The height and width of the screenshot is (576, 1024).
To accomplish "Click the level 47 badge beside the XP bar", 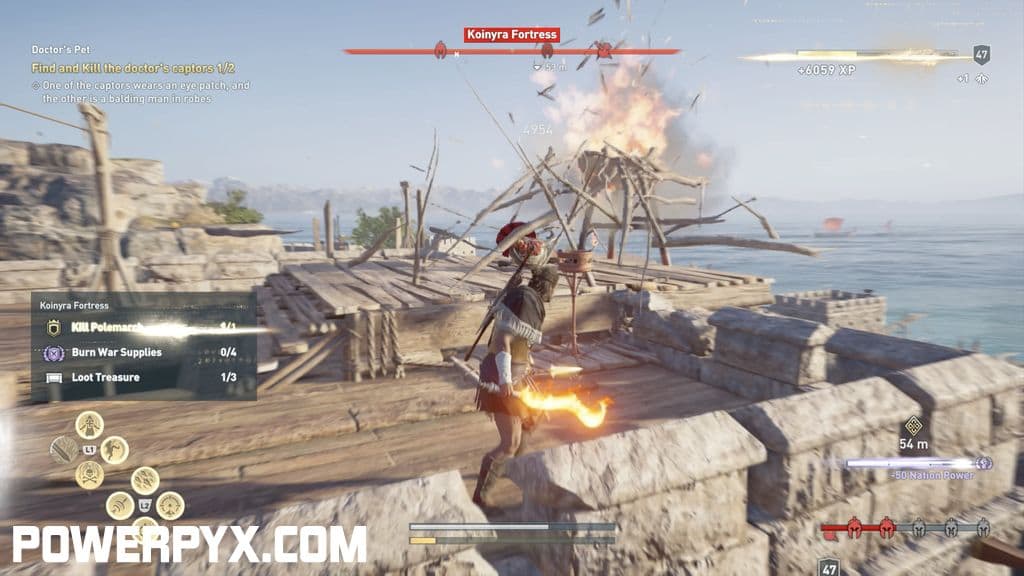I will (x=981, y=55).
